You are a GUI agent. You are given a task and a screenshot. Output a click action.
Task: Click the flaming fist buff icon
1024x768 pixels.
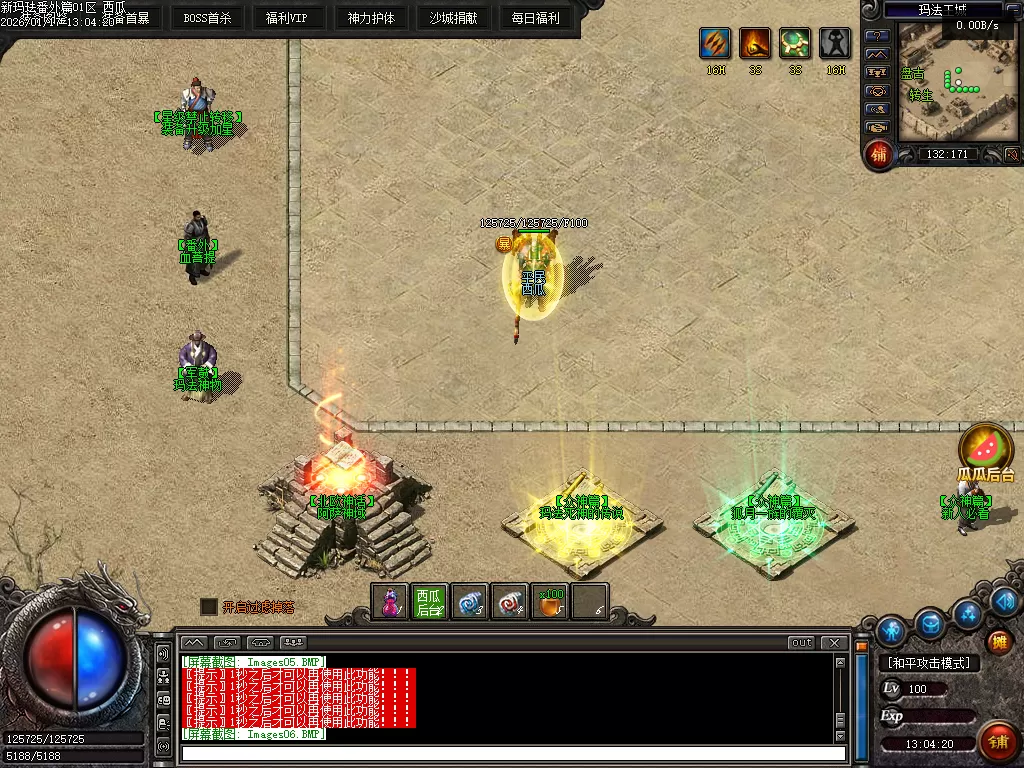coord(755,44)
